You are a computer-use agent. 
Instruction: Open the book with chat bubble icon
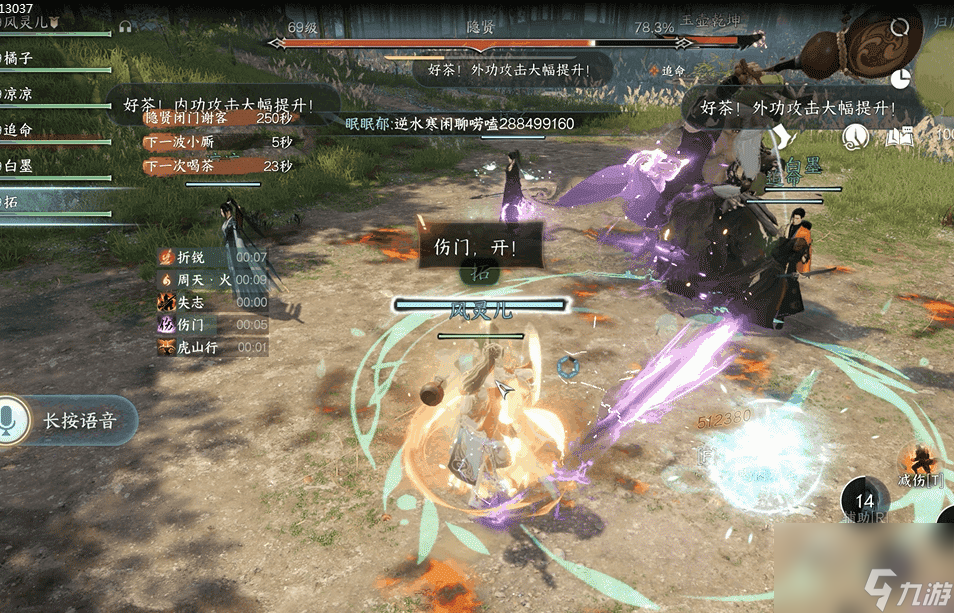click(x=900, y=136)
